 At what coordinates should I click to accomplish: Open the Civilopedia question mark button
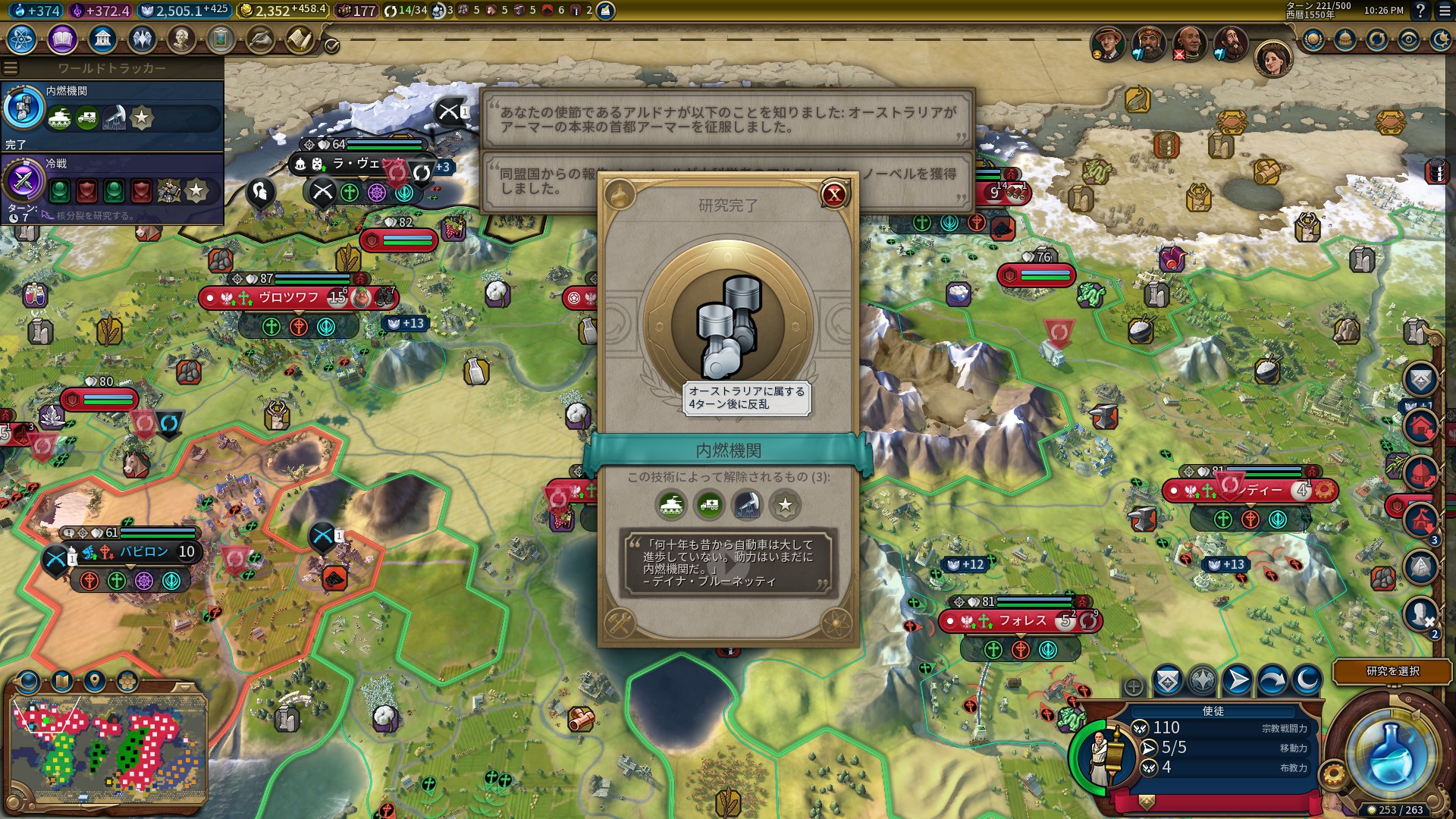tap(1420, 11)
